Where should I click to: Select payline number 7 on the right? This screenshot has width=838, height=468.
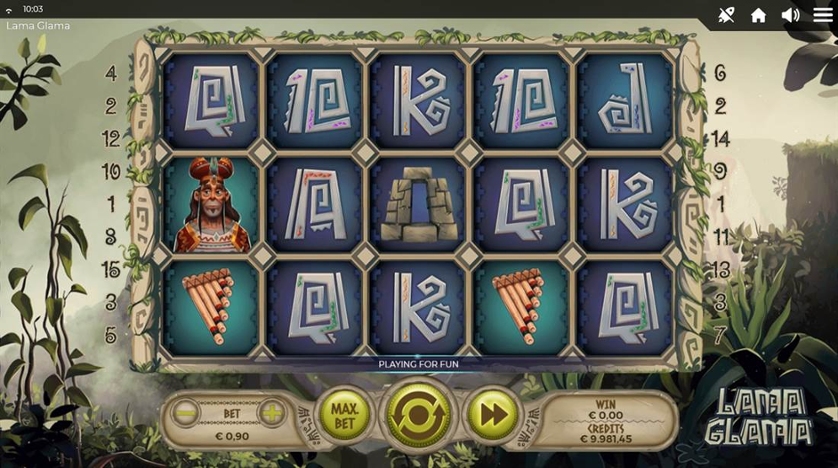point(720,334)
